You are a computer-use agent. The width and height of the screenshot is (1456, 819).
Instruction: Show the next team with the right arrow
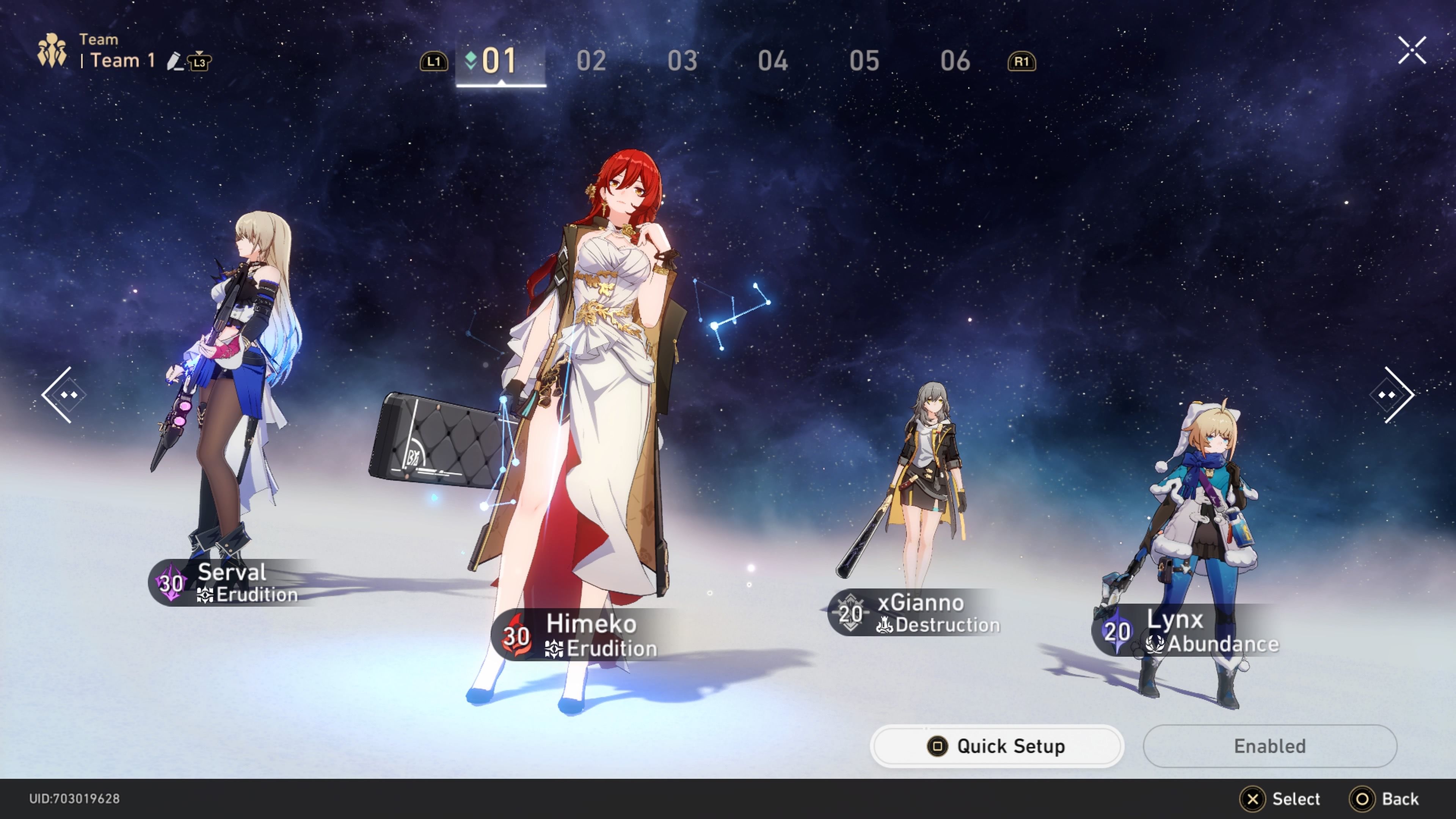[1393, 394]
